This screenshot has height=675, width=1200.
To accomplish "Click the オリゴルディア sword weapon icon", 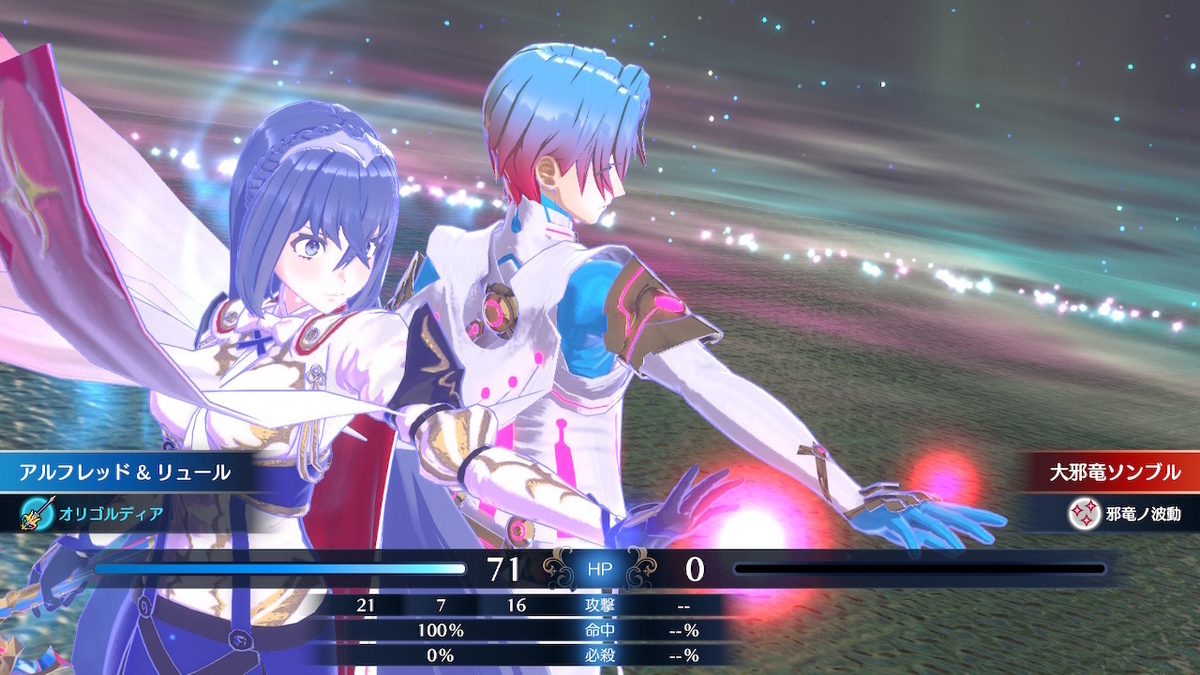I will pos(35,514).
